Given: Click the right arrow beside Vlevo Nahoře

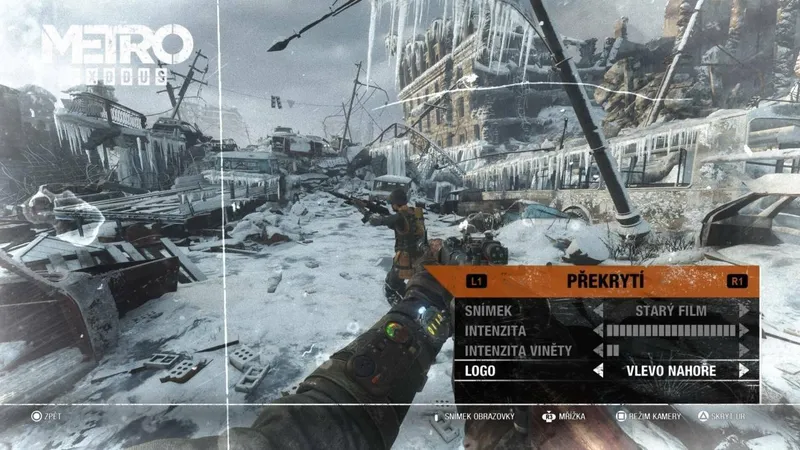Looking at the screenshot, I should click(743, 370).
